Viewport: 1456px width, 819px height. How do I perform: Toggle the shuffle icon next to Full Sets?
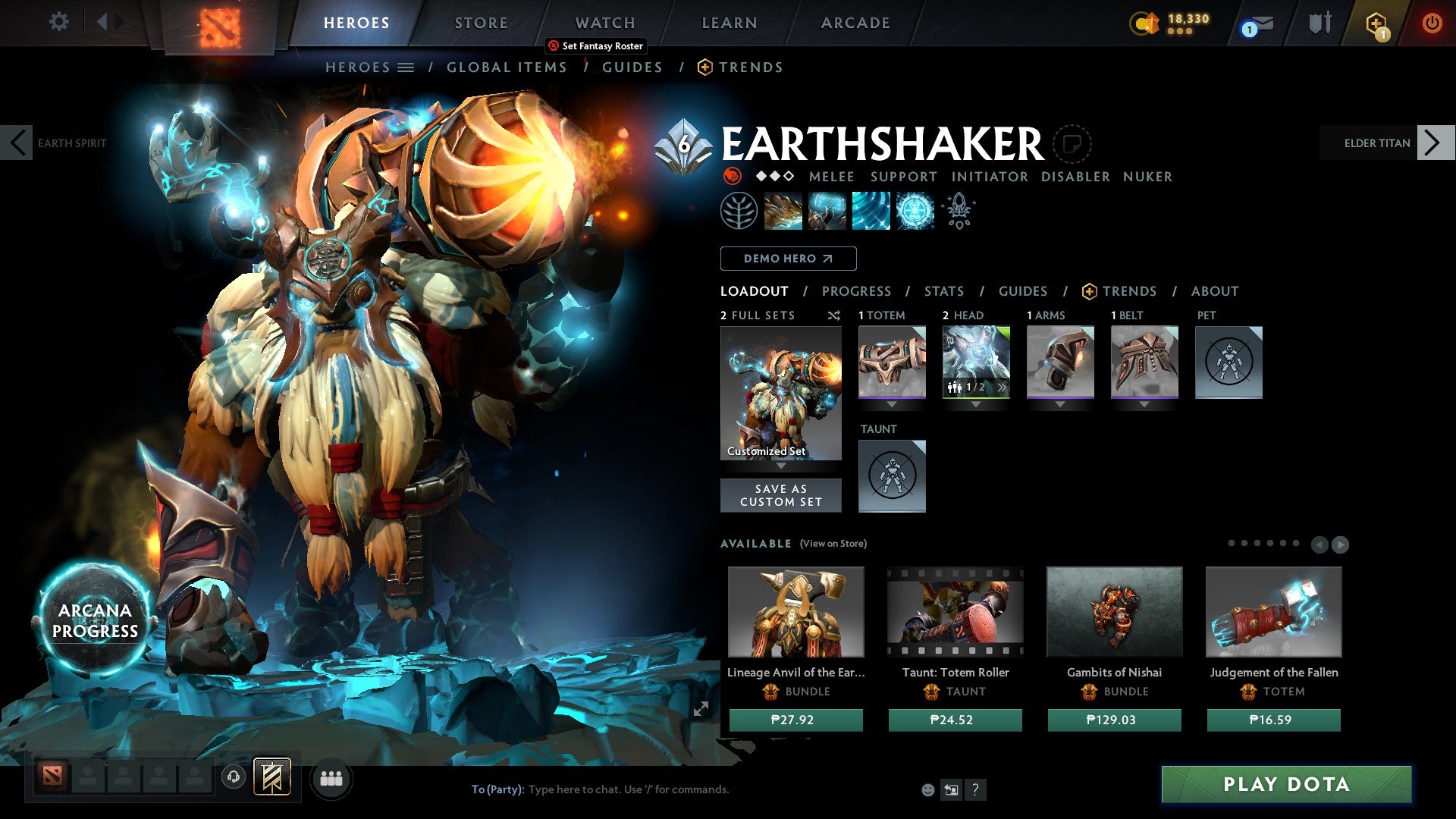click(833, 315)
